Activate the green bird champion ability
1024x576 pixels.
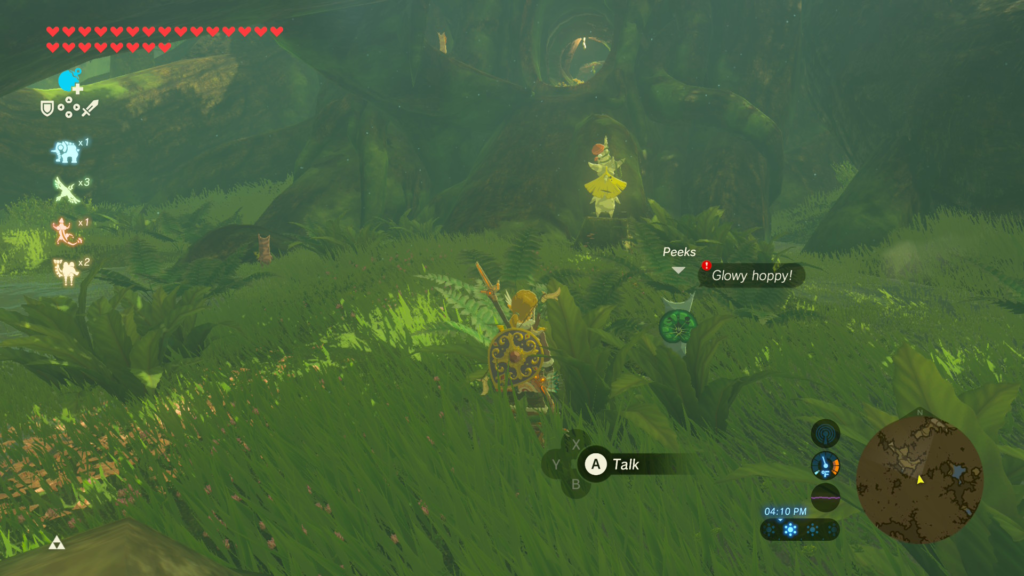tap(66, 190)
